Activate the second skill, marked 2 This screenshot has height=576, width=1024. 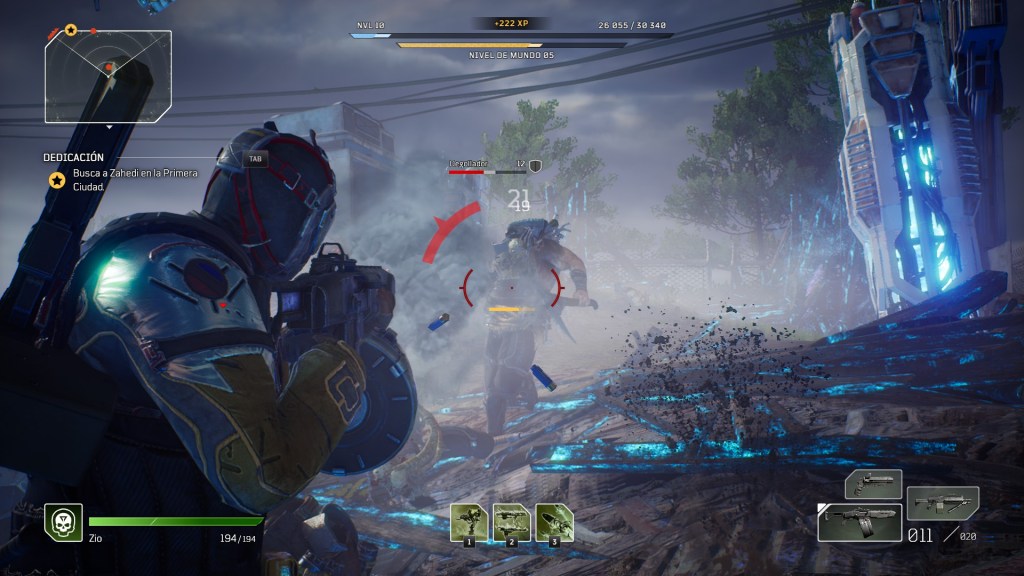pyautogui.click(x=511, y=523)
